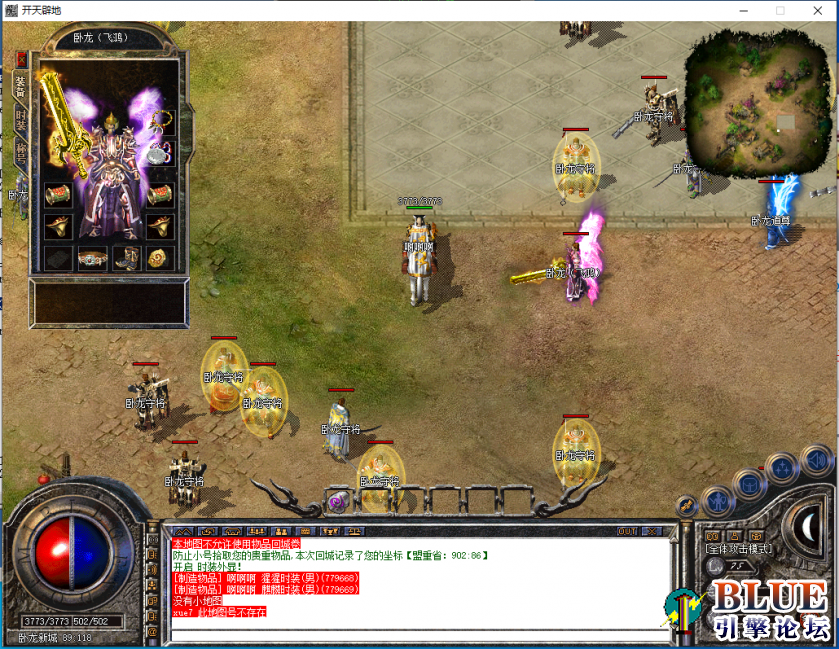Open the skills sparkle round button

point(783,468)
